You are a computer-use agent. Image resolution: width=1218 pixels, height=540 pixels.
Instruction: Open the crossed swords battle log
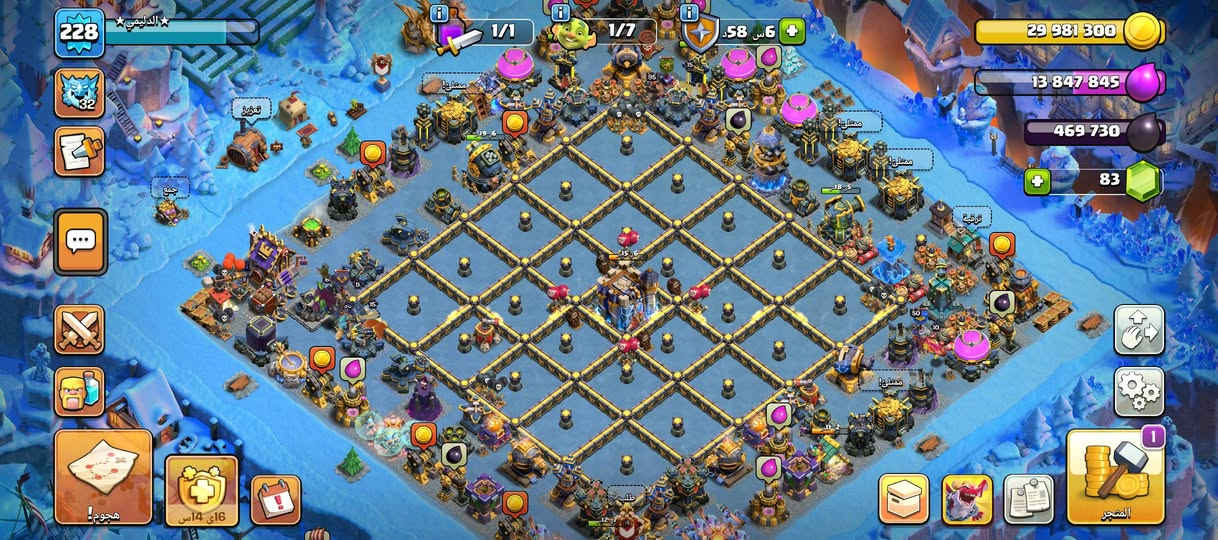79,330
